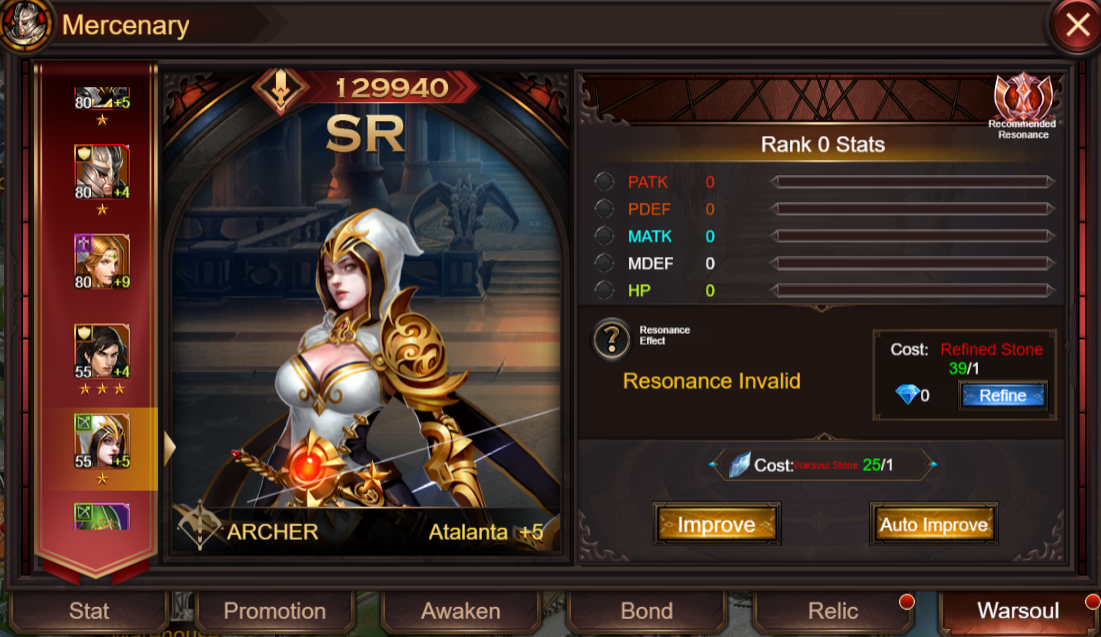Toggle the circle beside MATK
1101x637 pixels.
pos(604,236)
